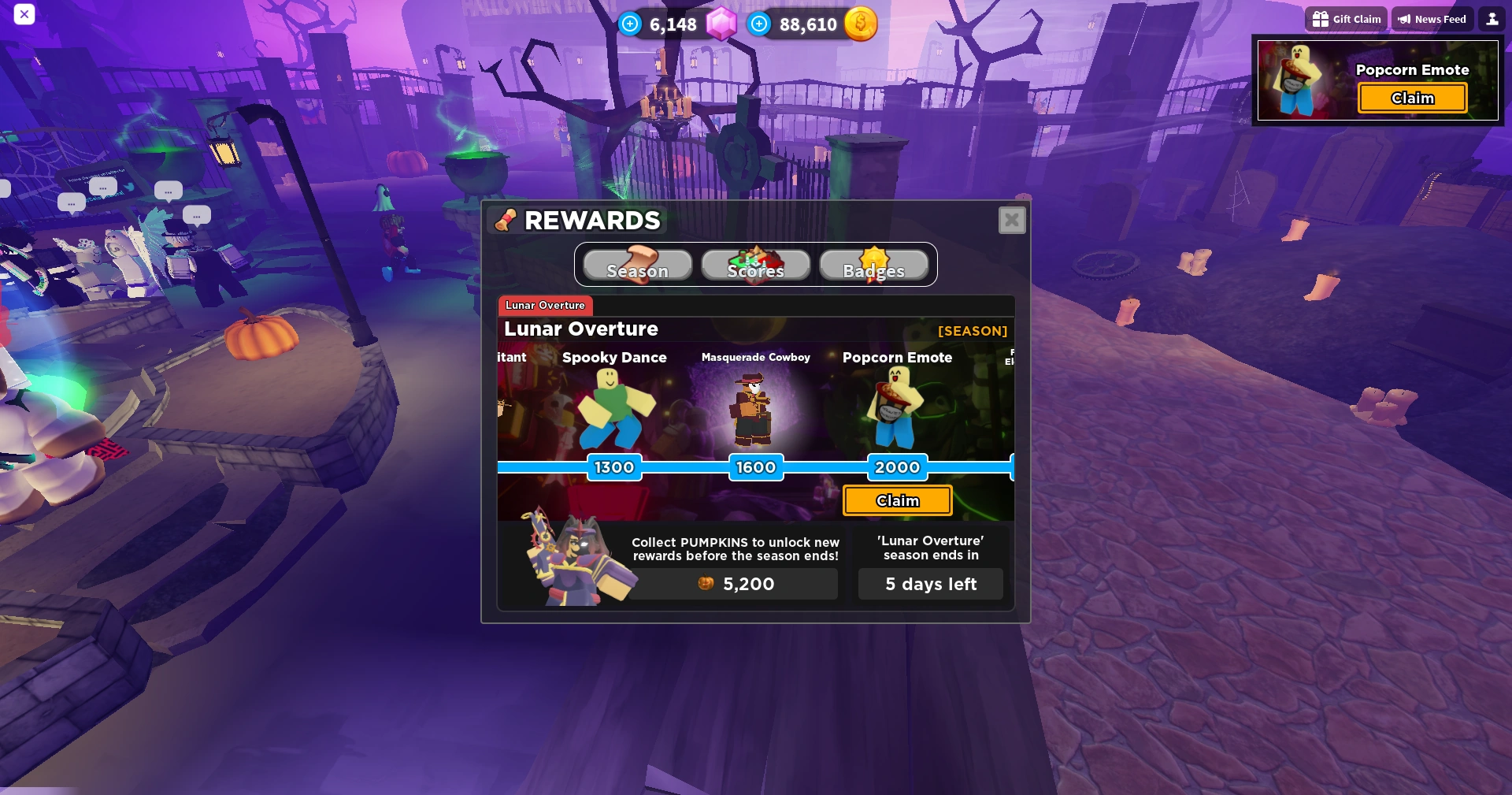Image resolution: width=1512 pixels, height=795 pixels.
Task: Click the [SEASON] label link
Action: pos(973,331)
